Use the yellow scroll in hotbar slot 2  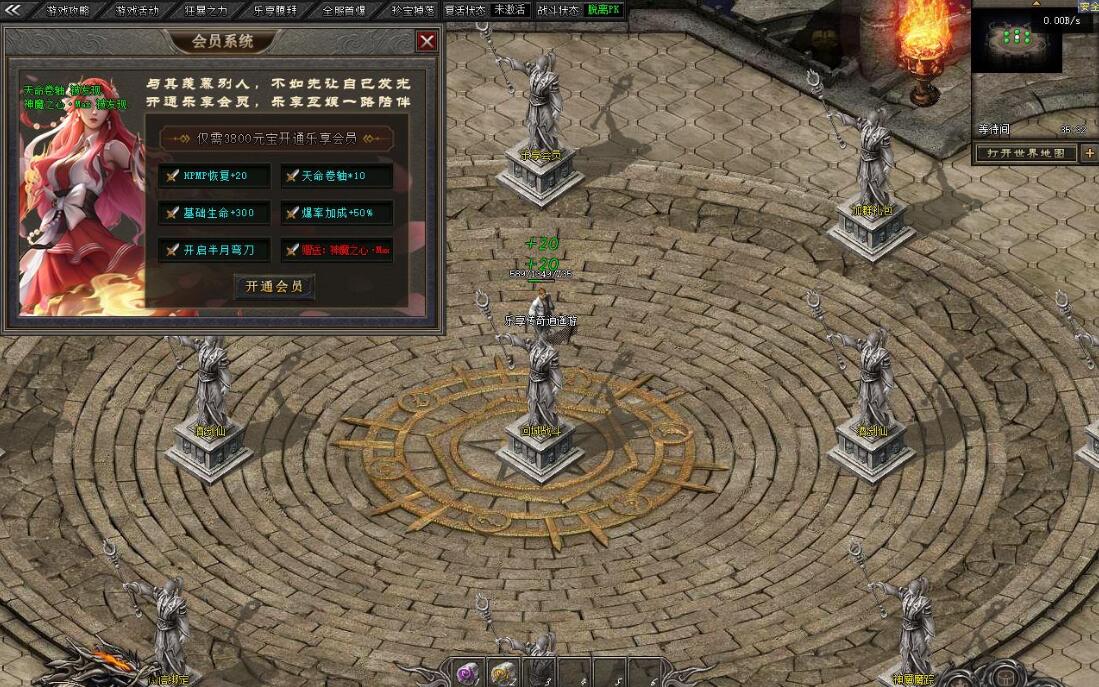click(x=501, y=672)
